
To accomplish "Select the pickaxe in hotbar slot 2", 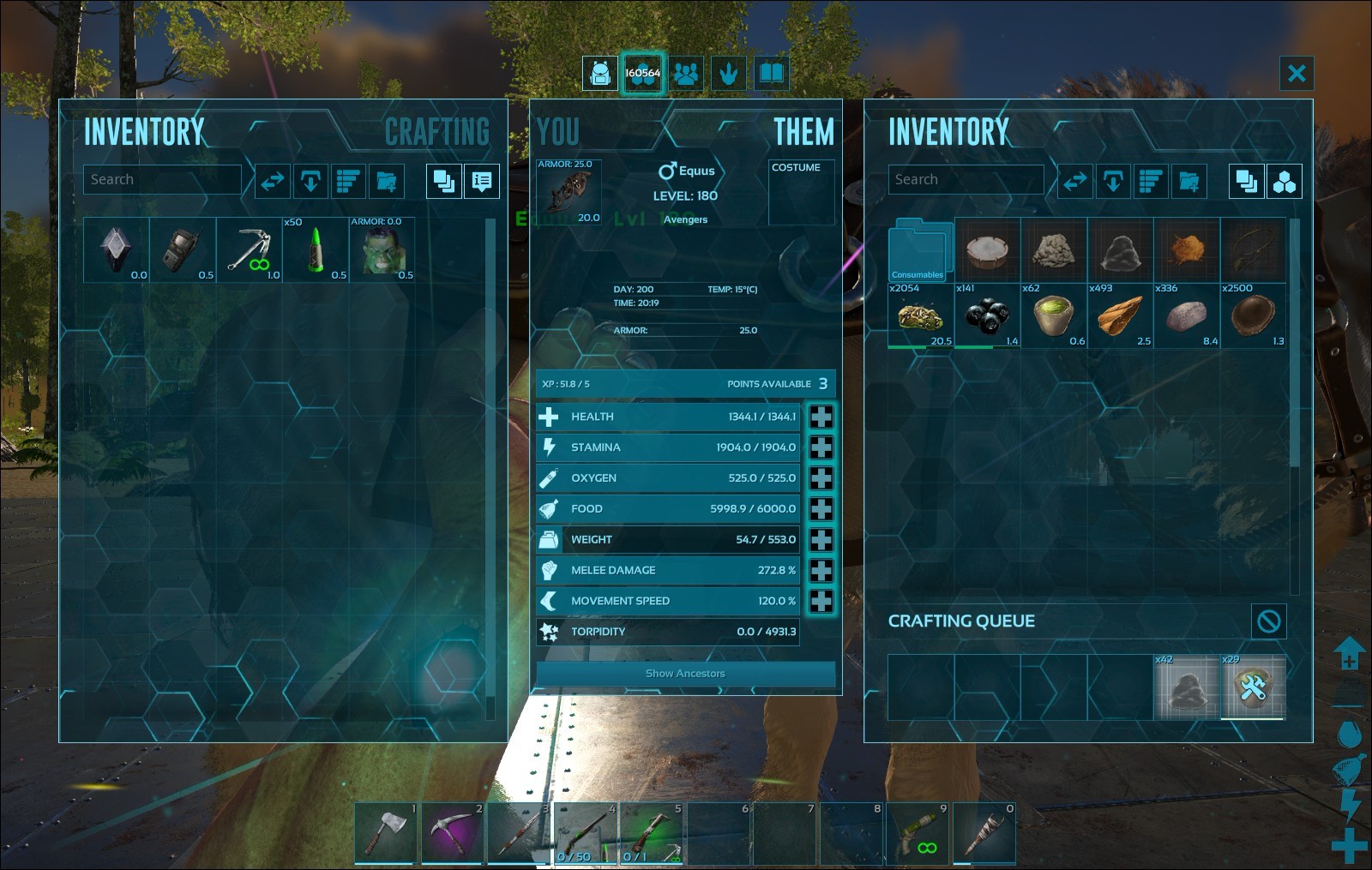I will coord(453,832).
